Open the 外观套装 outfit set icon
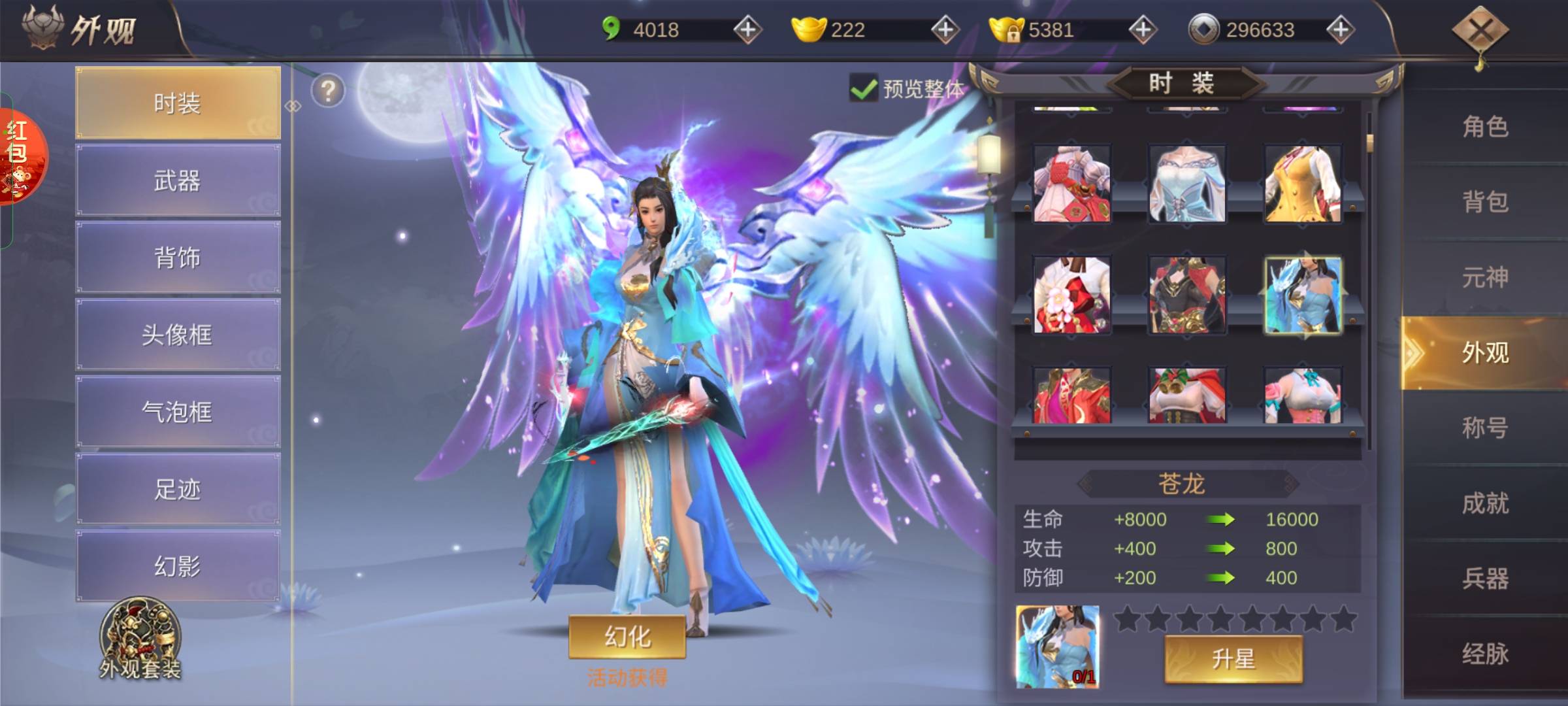The height and width of the screenshot is (706, 1568). tap(140, 639)
